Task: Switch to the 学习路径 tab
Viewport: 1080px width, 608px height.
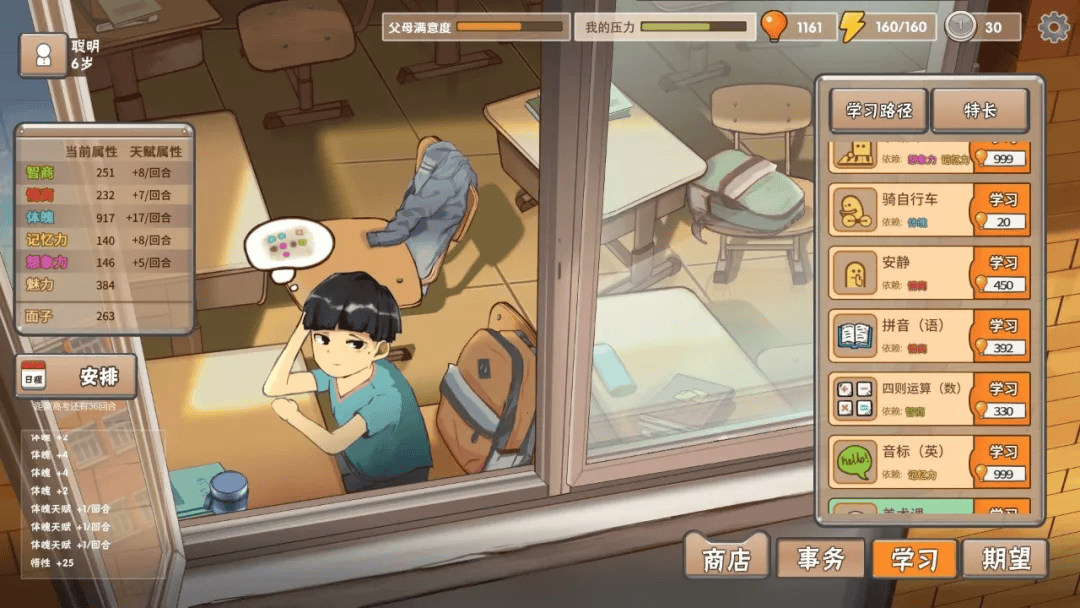Action: pos(879,111)
